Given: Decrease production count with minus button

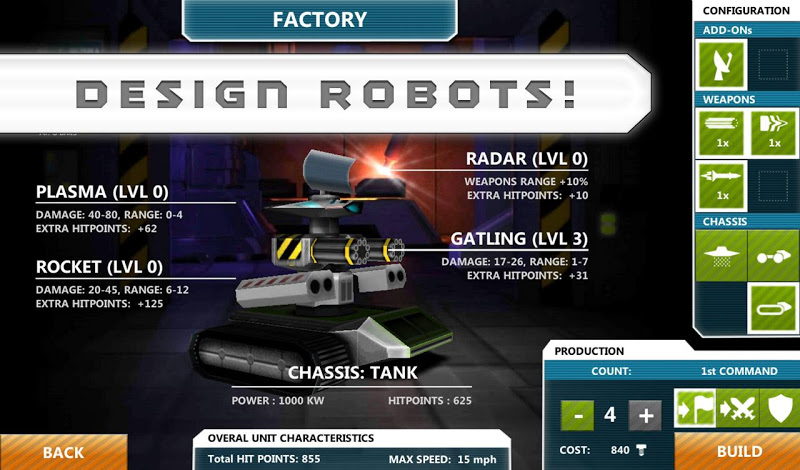Looking at the screenshot, I should click(x=575, y=415).
